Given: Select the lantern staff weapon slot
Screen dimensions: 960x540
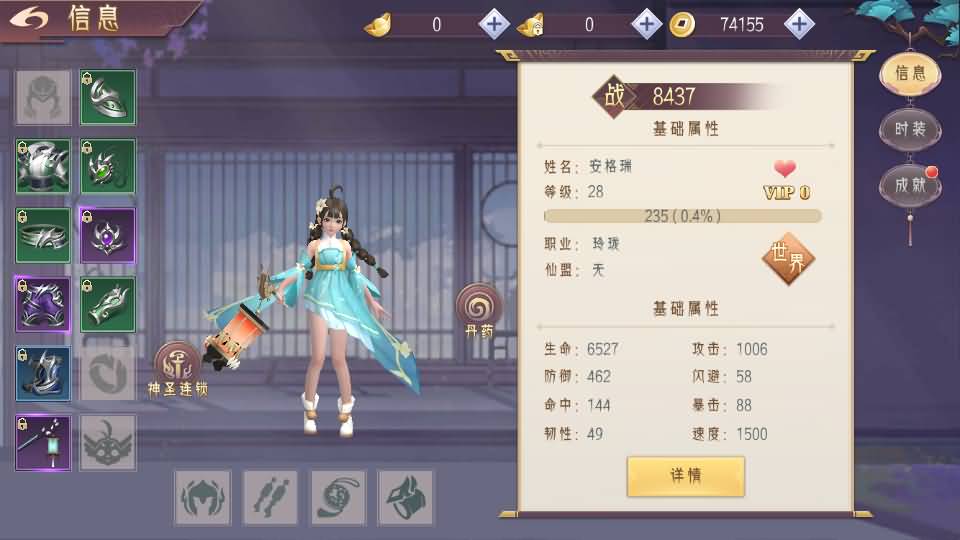Looking at the screenshot, I should coord(43,442).
